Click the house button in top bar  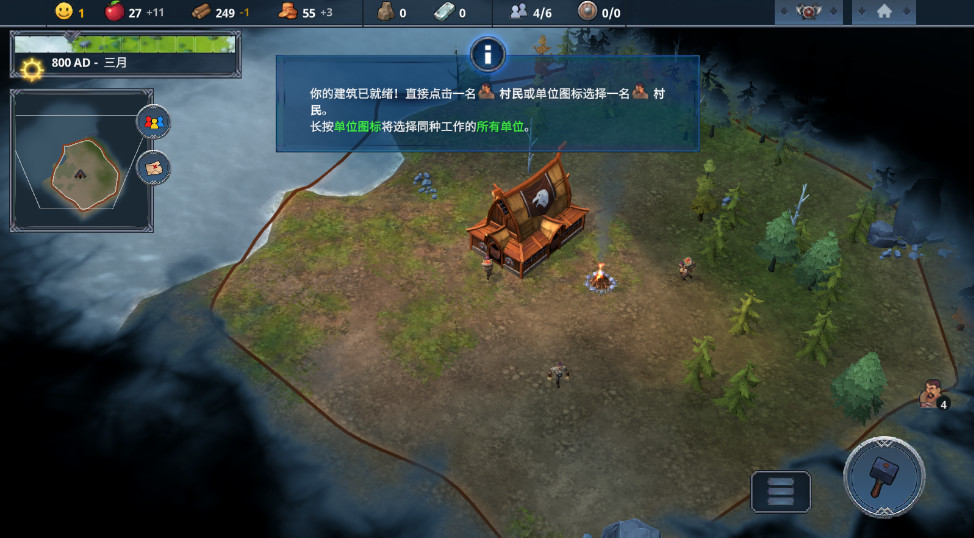pos(884,12)
